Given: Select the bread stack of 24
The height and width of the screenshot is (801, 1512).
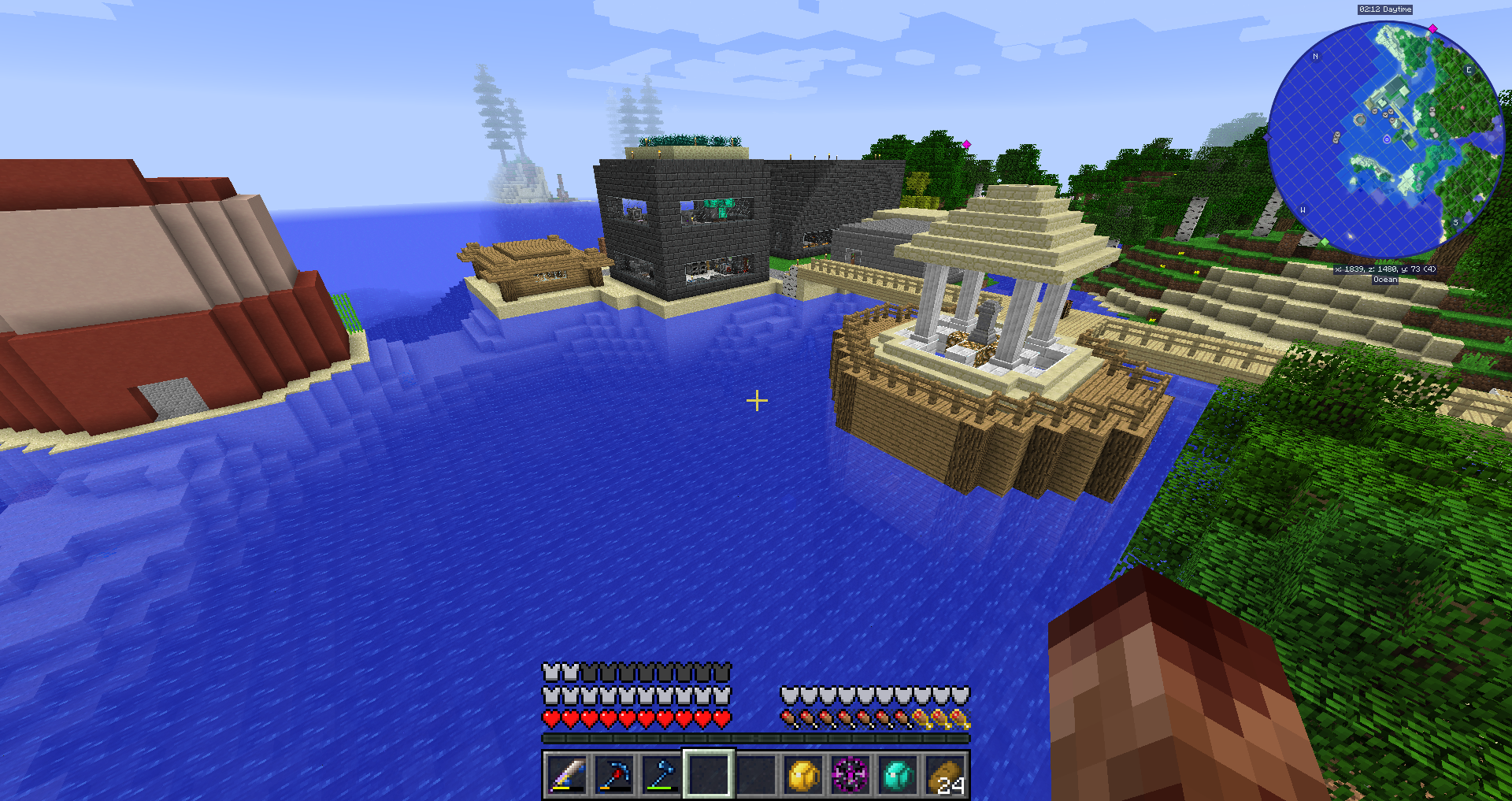Looking at the screenshot, I should pos(946,775).
